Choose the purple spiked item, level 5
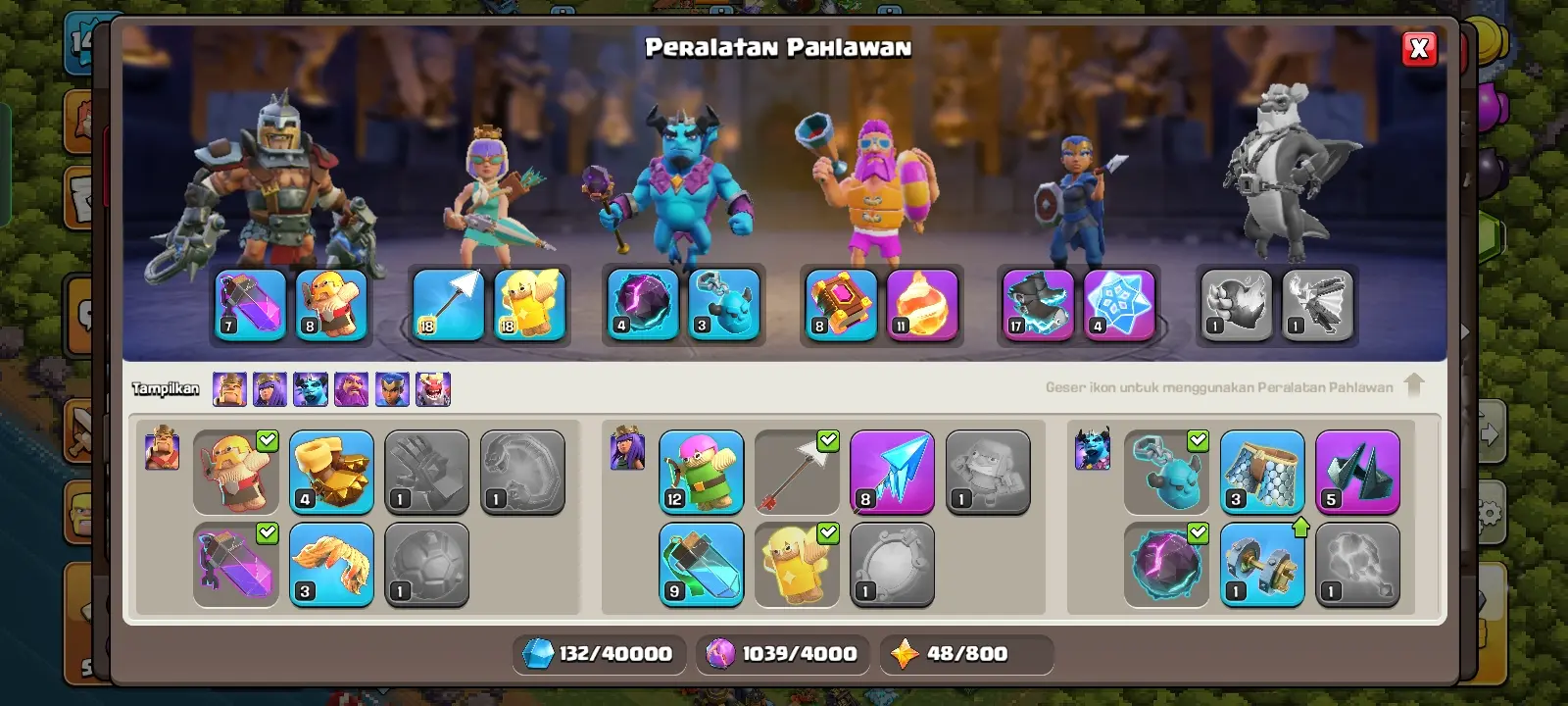This screenshot has width=1568, height=706. tap(1357, 473)
